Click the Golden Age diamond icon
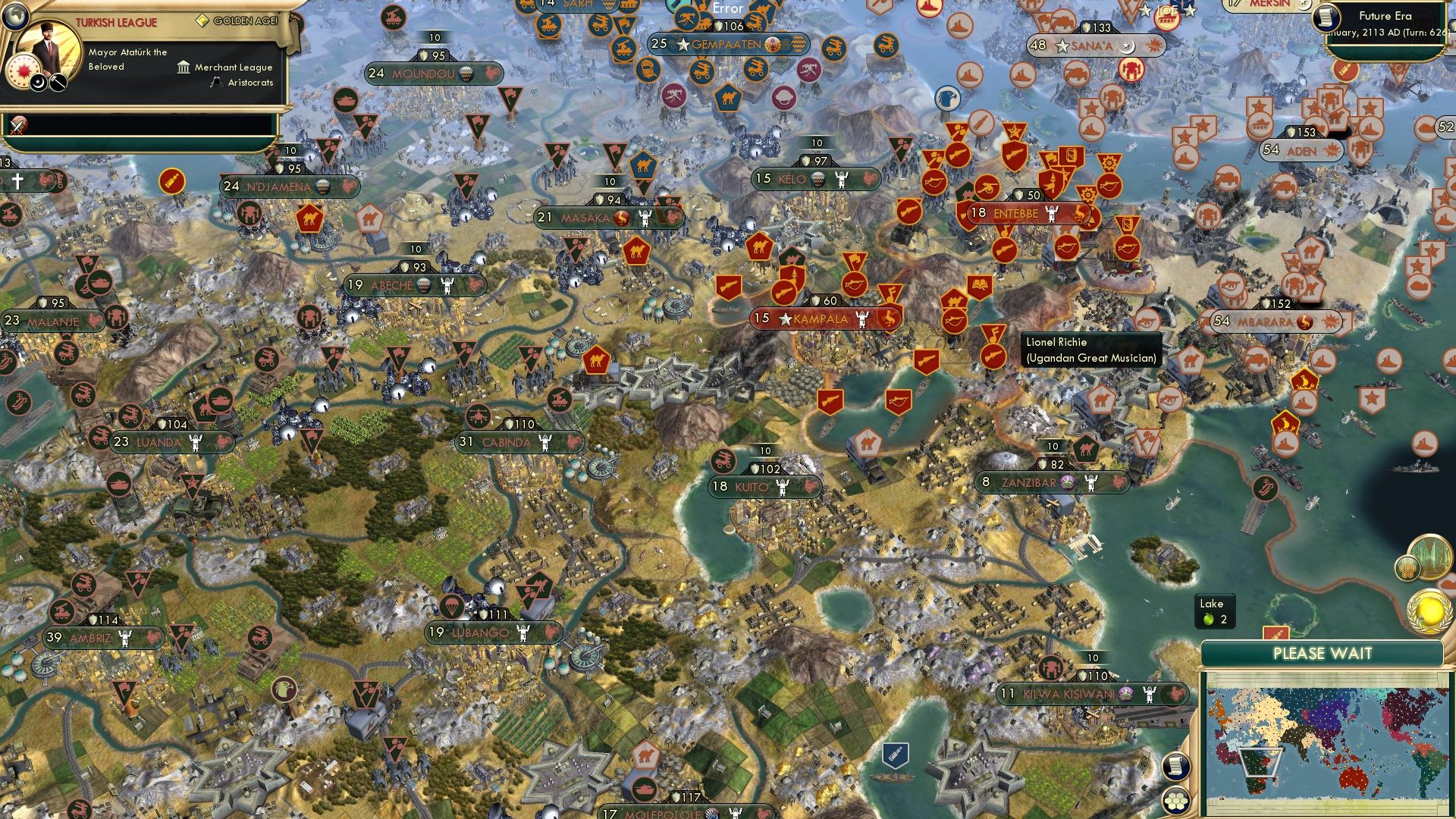The height and width of the screenshot is (819, 1456). tap(202, 20)
